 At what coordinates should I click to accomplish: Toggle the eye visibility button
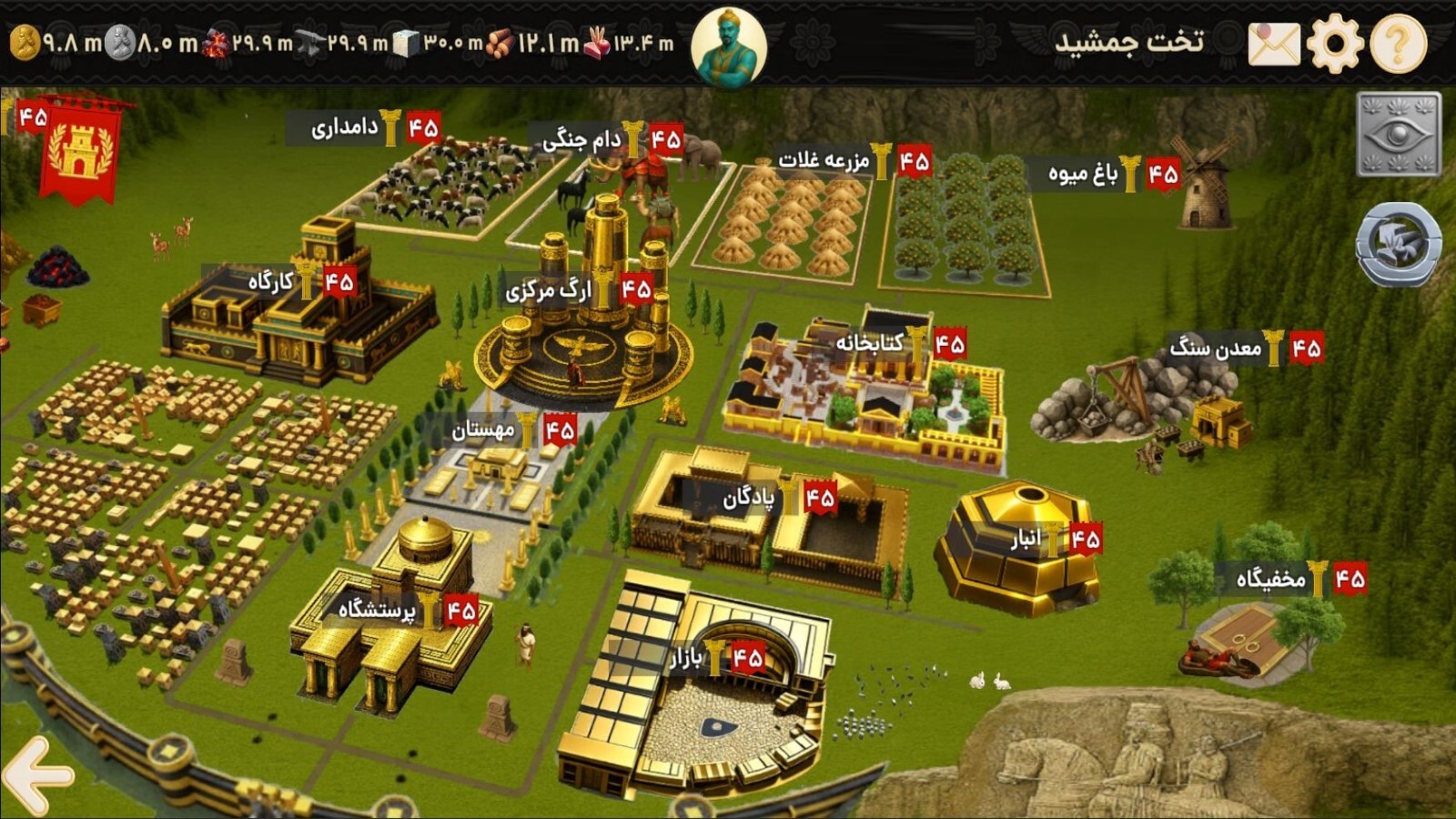tap(1399, 135)
